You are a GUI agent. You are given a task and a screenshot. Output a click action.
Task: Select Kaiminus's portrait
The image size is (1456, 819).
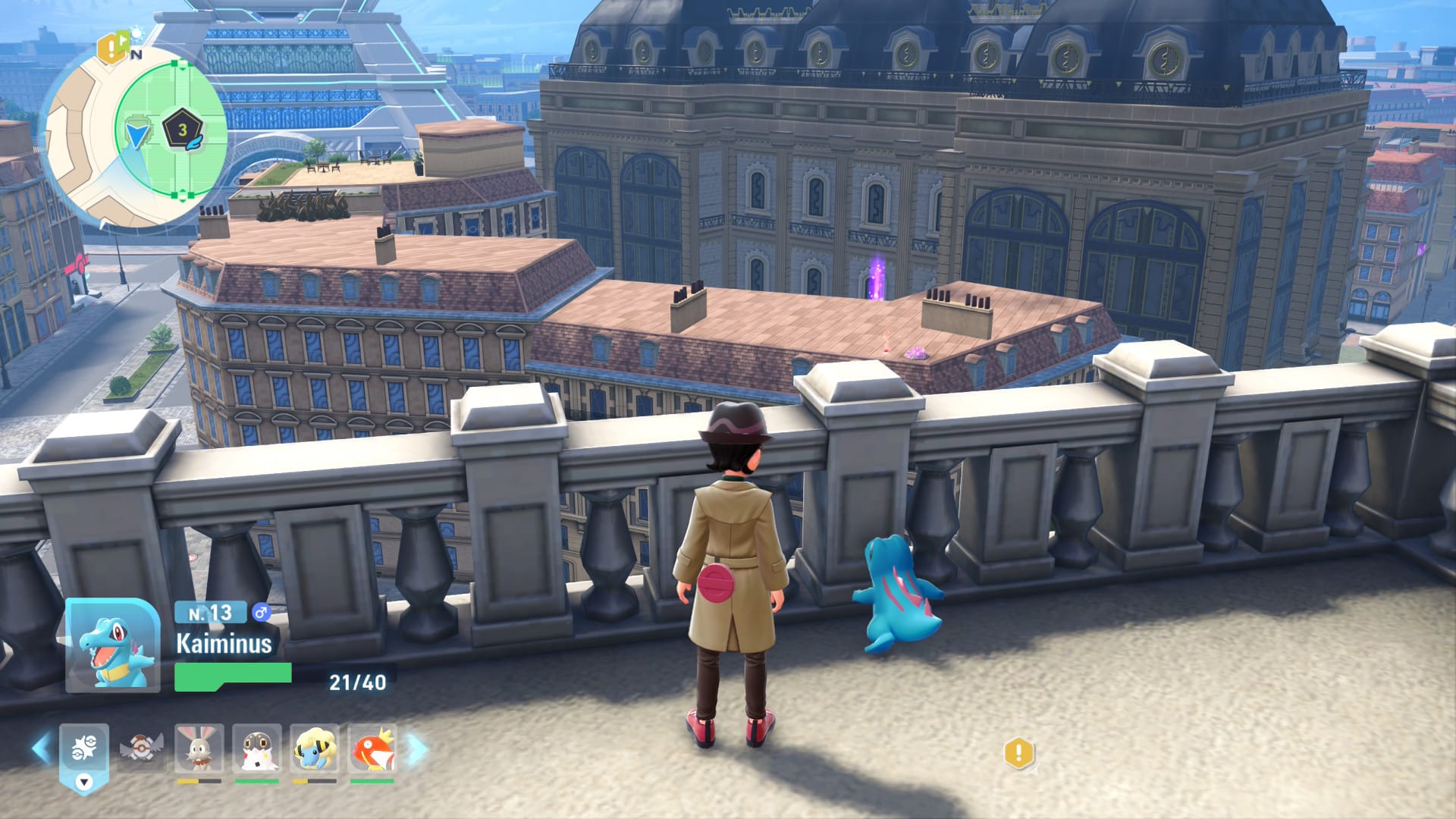113,646
